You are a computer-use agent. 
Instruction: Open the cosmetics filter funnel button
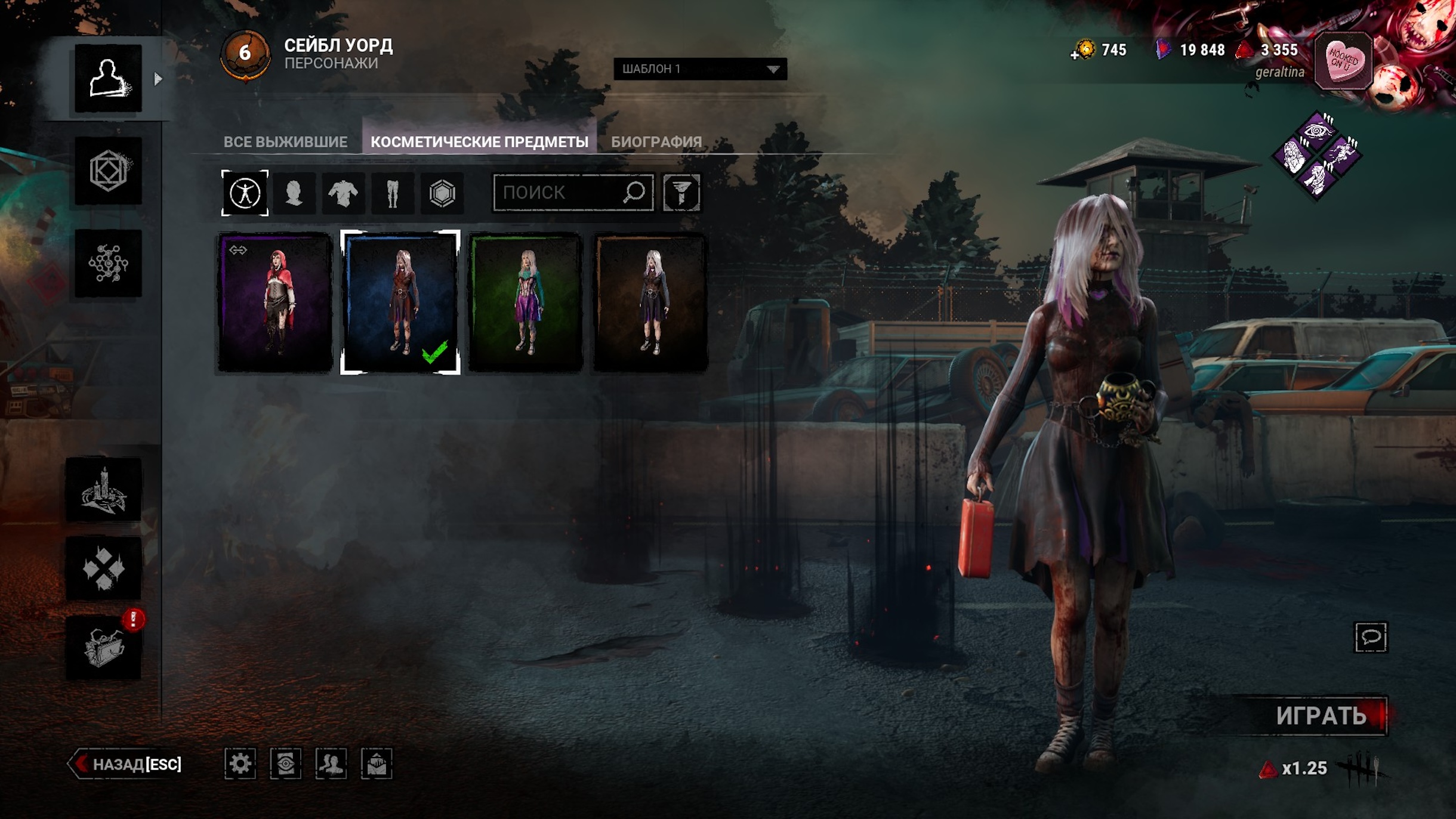click(x=681, y=193)
